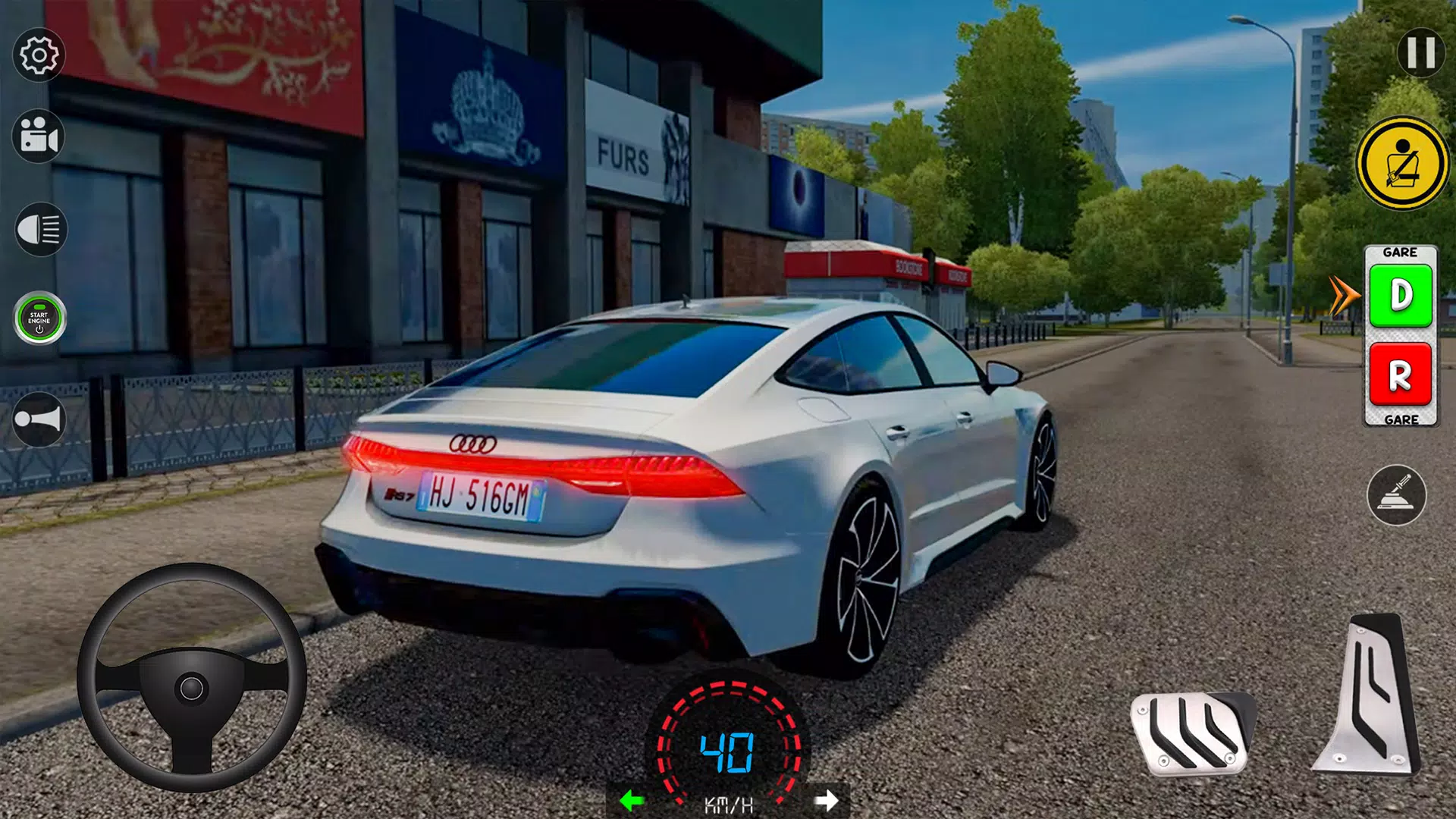Sound the car horn
Viewport: 1456px width, 819px height.
coord(39,419)
